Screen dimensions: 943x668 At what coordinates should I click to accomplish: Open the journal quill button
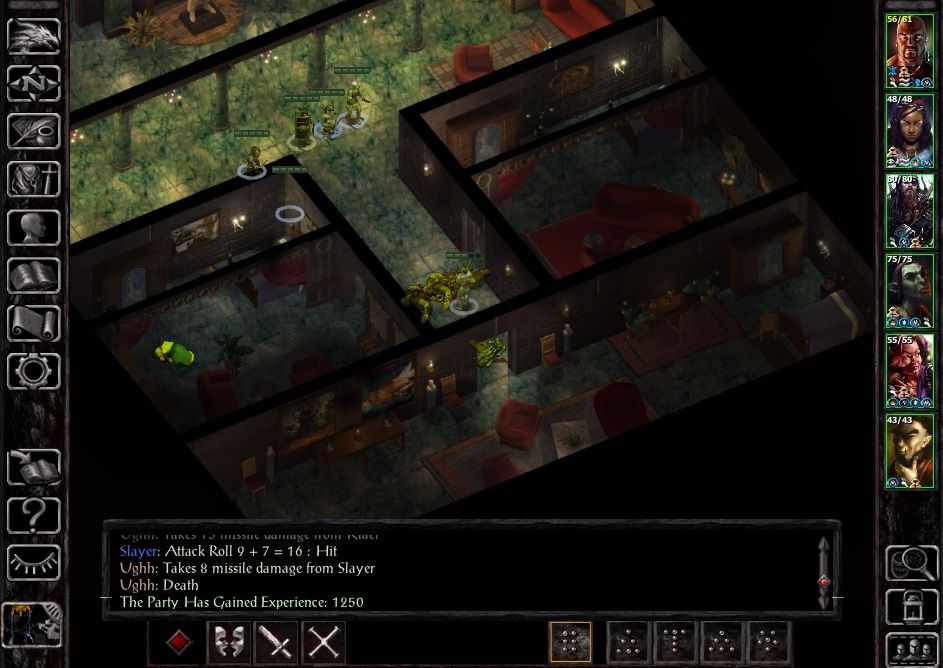coord(34,131)
